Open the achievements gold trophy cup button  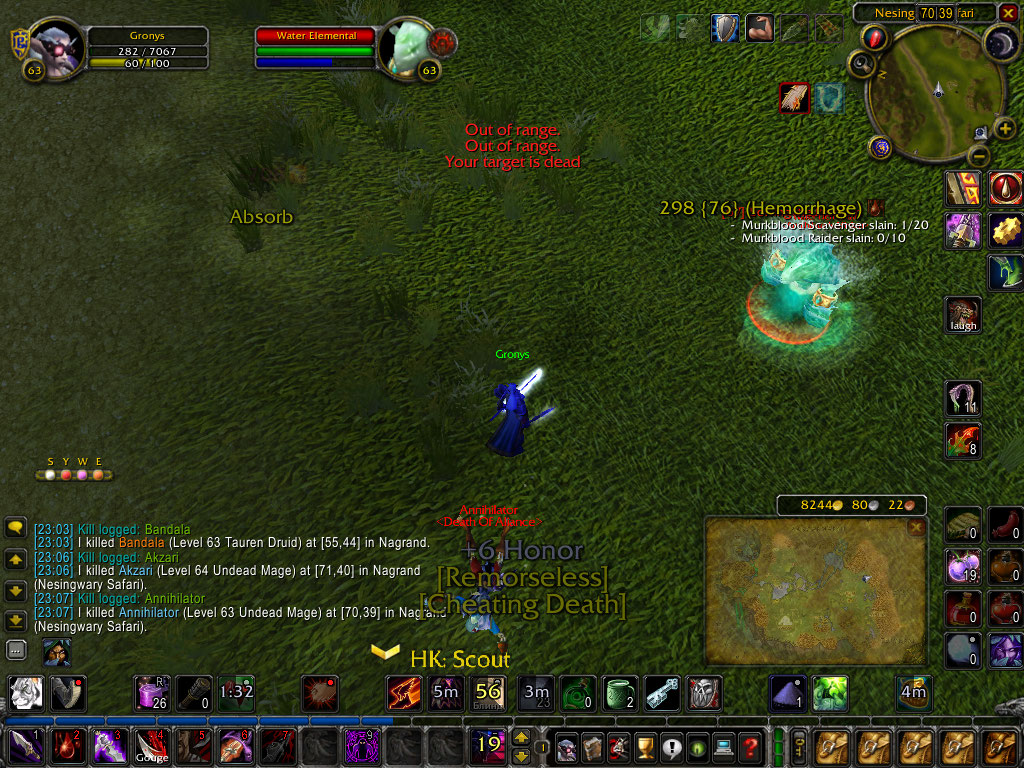[x=645, y=746]
